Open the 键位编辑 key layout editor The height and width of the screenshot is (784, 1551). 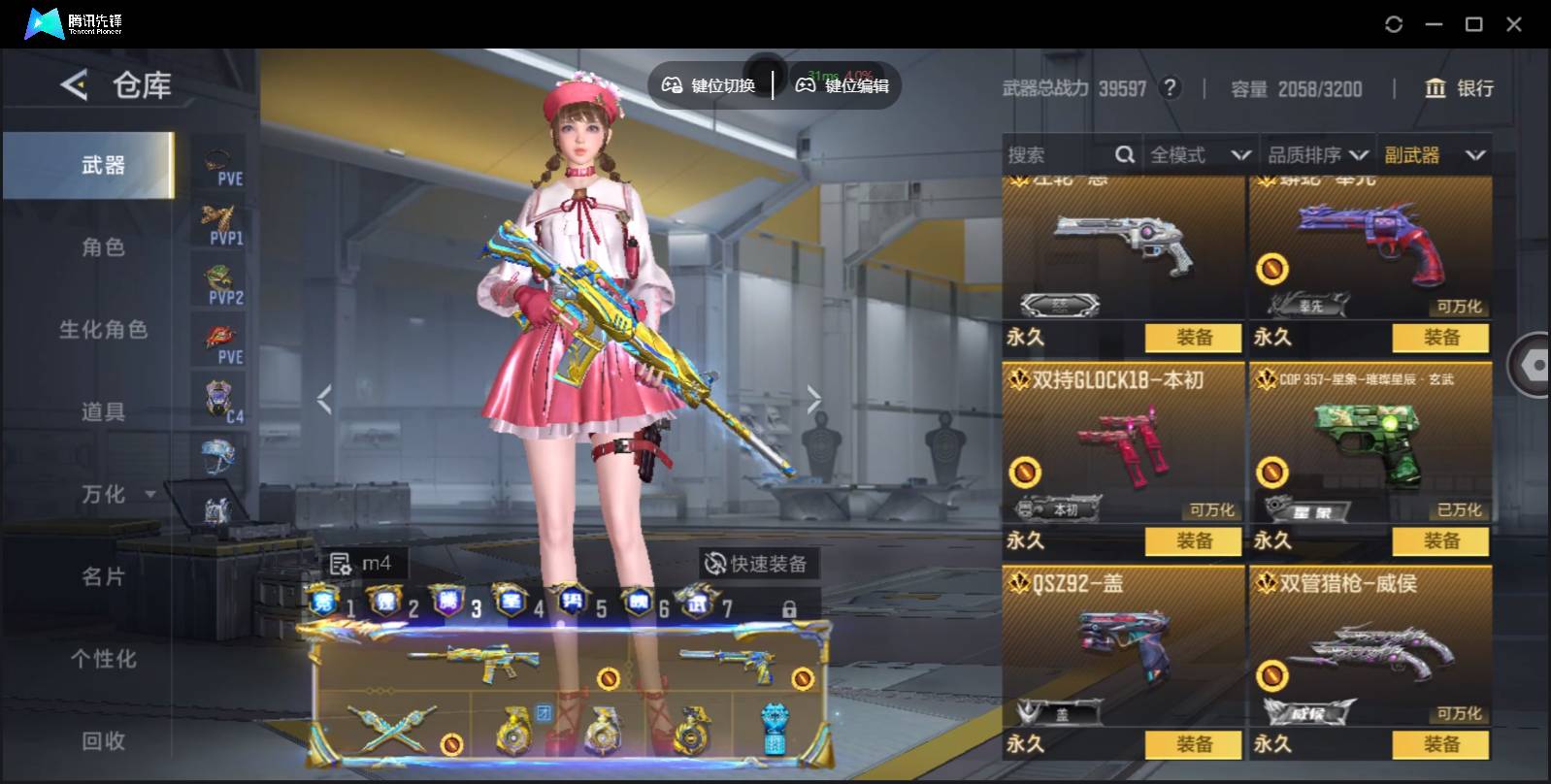pyautogui.click(x=842, y=85)
